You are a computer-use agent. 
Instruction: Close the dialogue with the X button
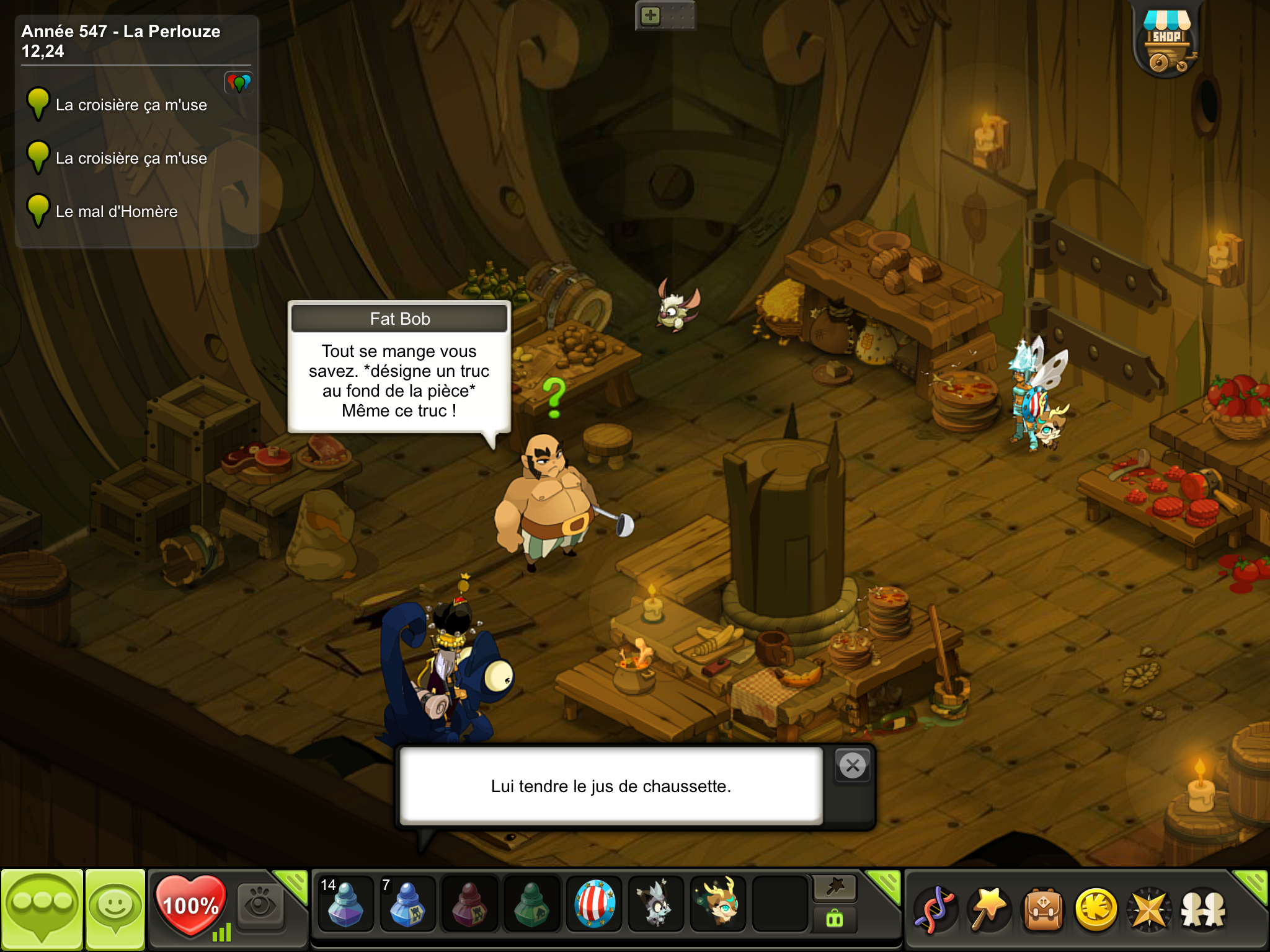[853, 766]
